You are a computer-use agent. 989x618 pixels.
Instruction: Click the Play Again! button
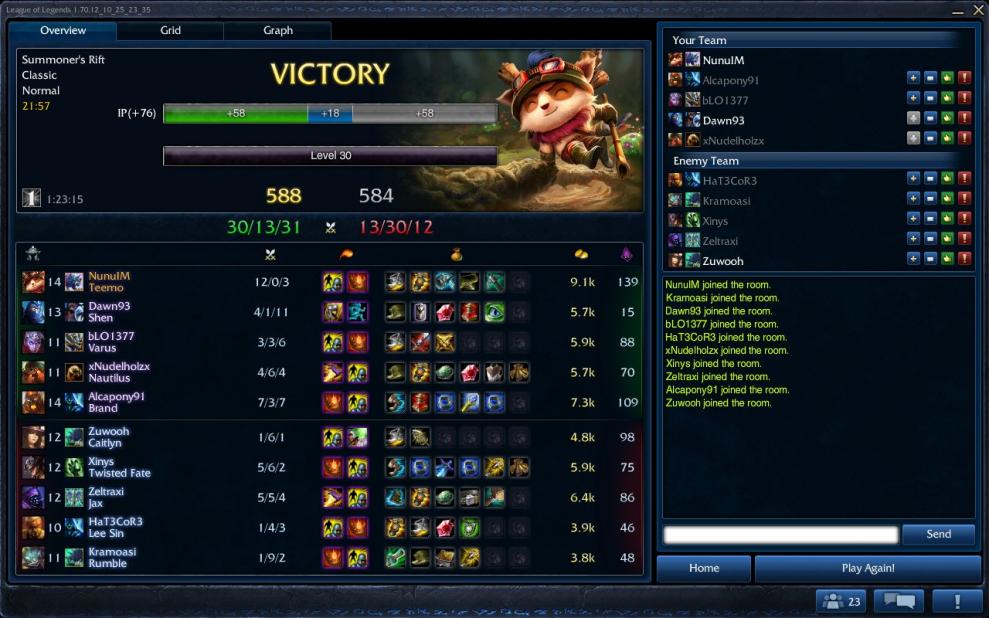[867, 568]
